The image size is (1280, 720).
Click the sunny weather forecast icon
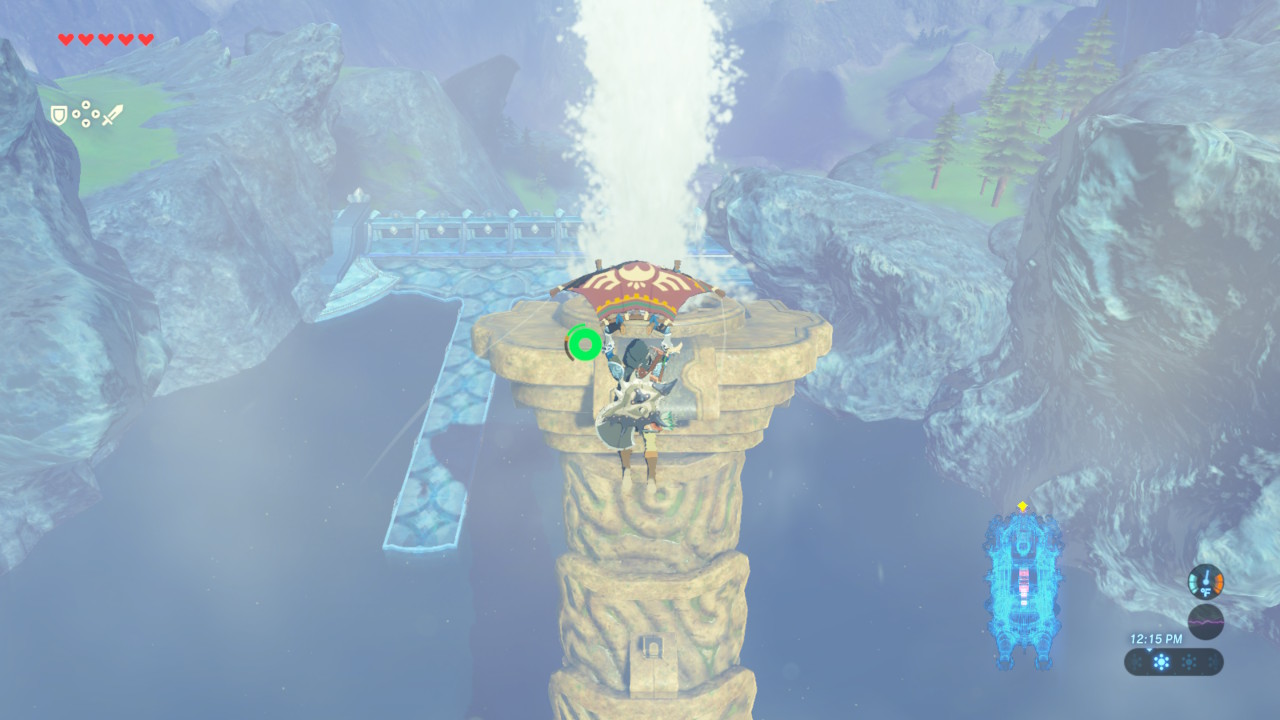(x=1161, y=662)
